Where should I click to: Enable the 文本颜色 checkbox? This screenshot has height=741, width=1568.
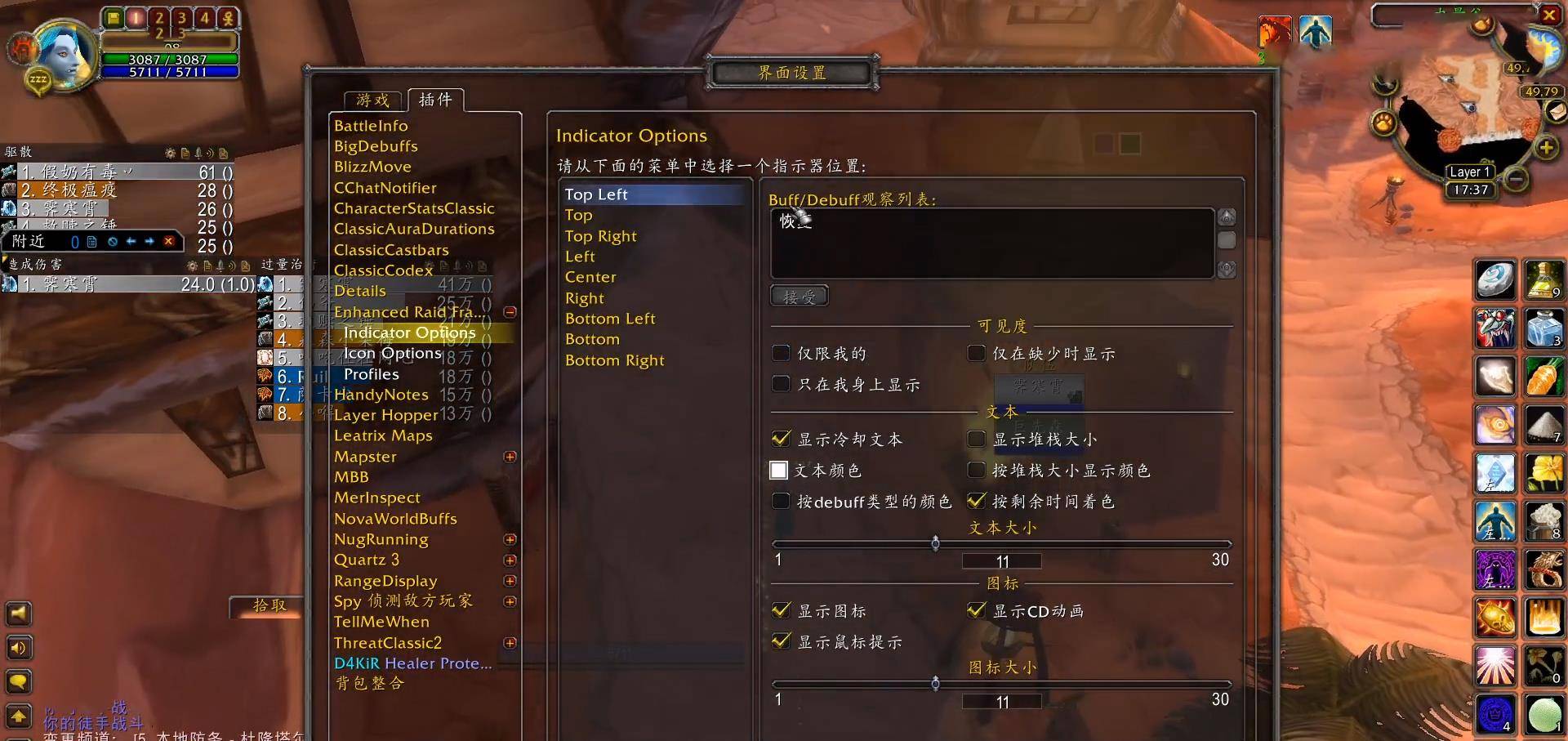(x=780, y=470)
